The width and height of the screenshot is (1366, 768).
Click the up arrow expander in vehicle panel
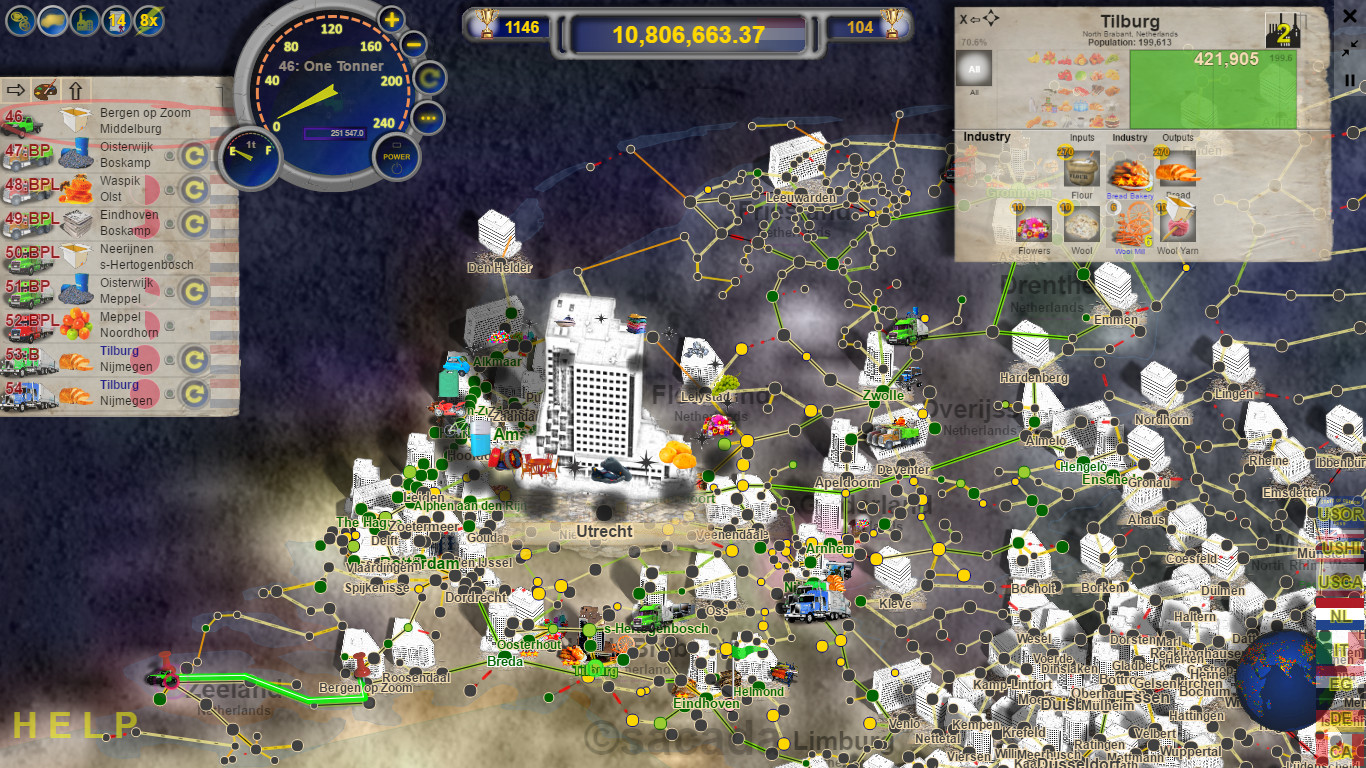click(76, 91)
